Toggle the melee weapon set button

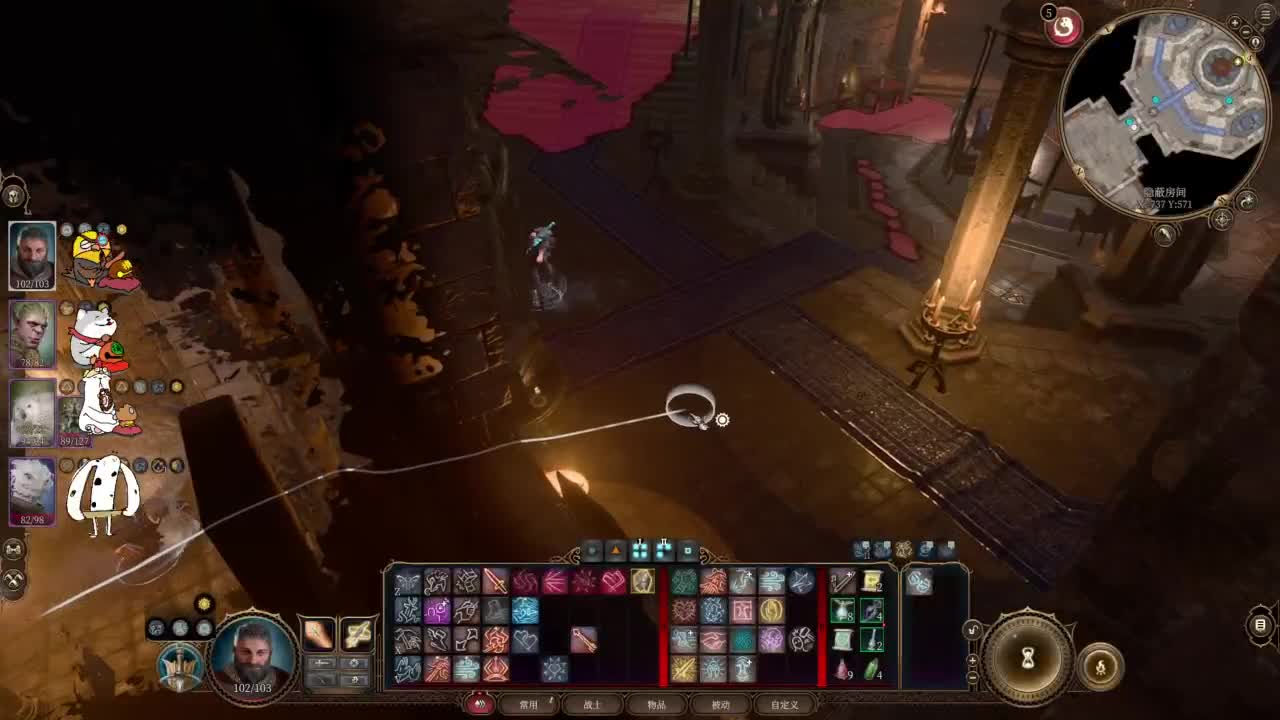coord(318,632)
